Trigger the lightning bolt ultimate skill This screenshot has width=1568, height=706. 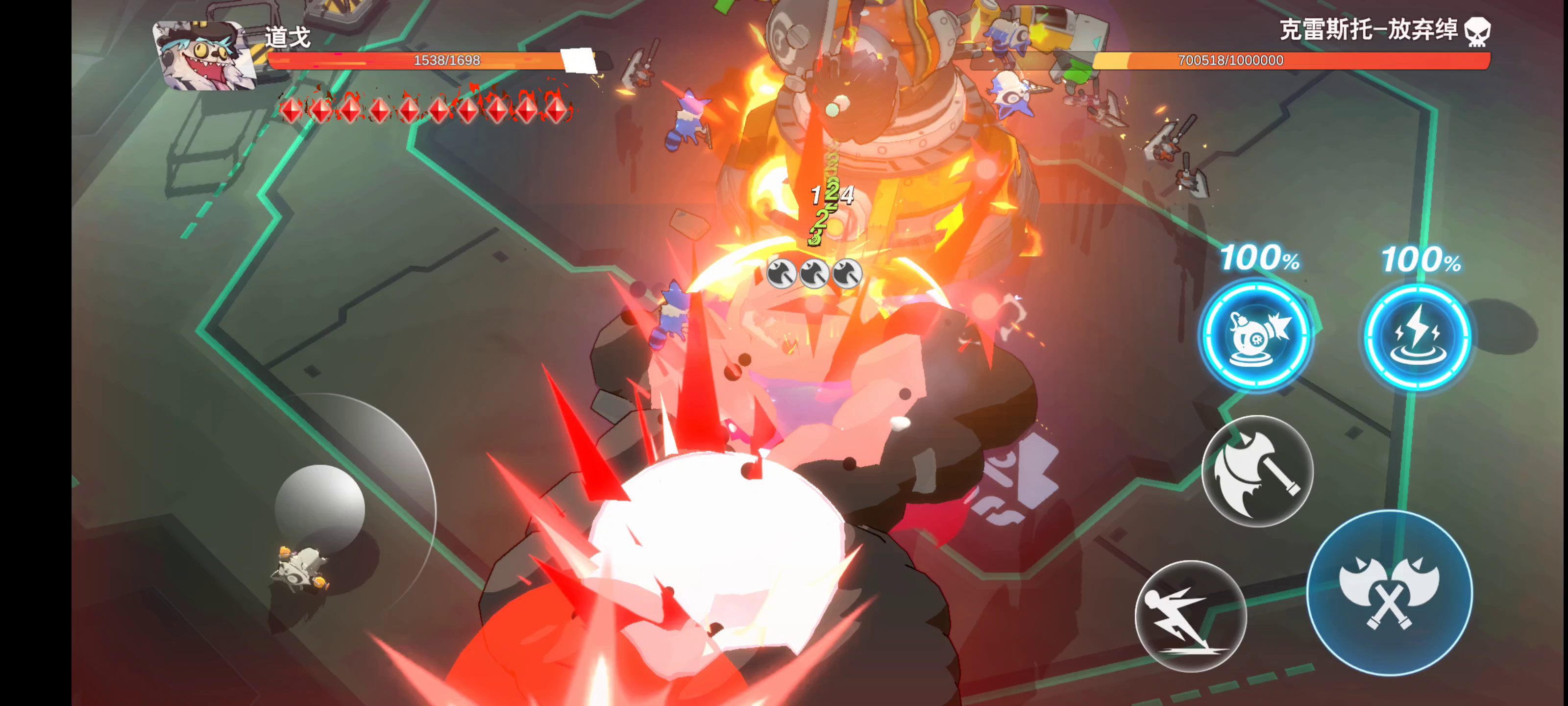[1418, 337]
